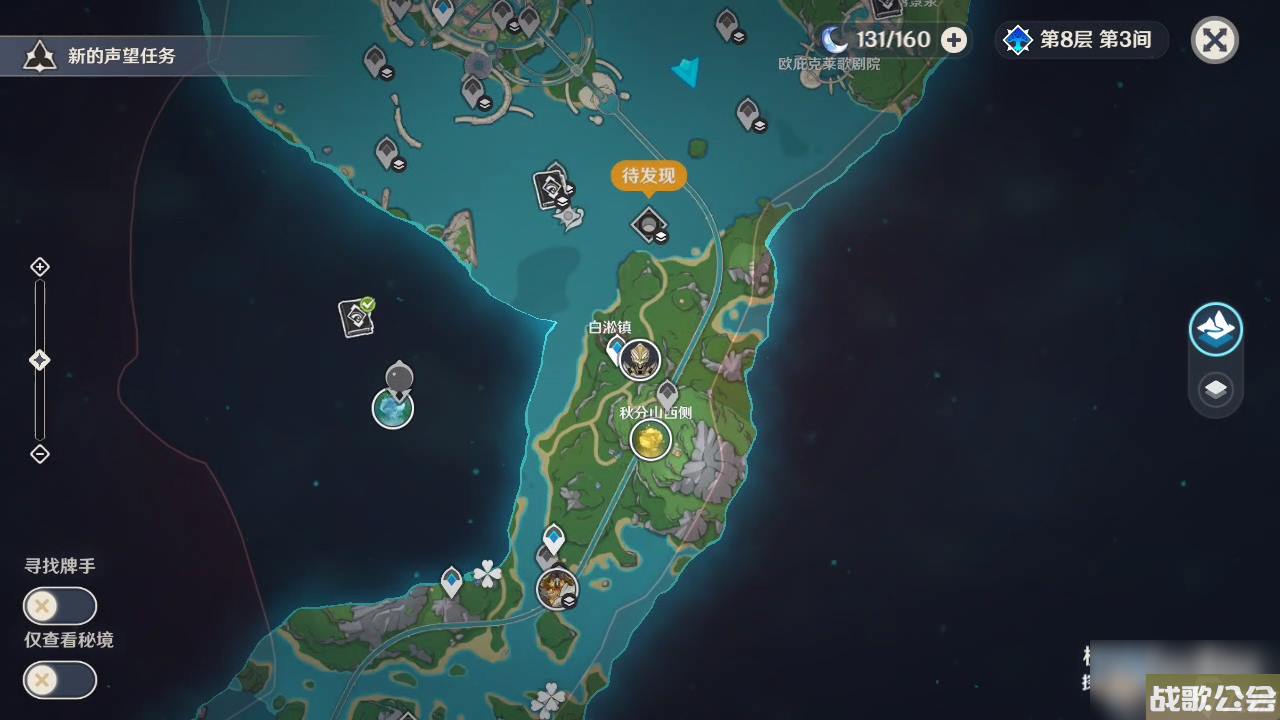Open the 新的声望任务 reputation banner

pos(100,56)
